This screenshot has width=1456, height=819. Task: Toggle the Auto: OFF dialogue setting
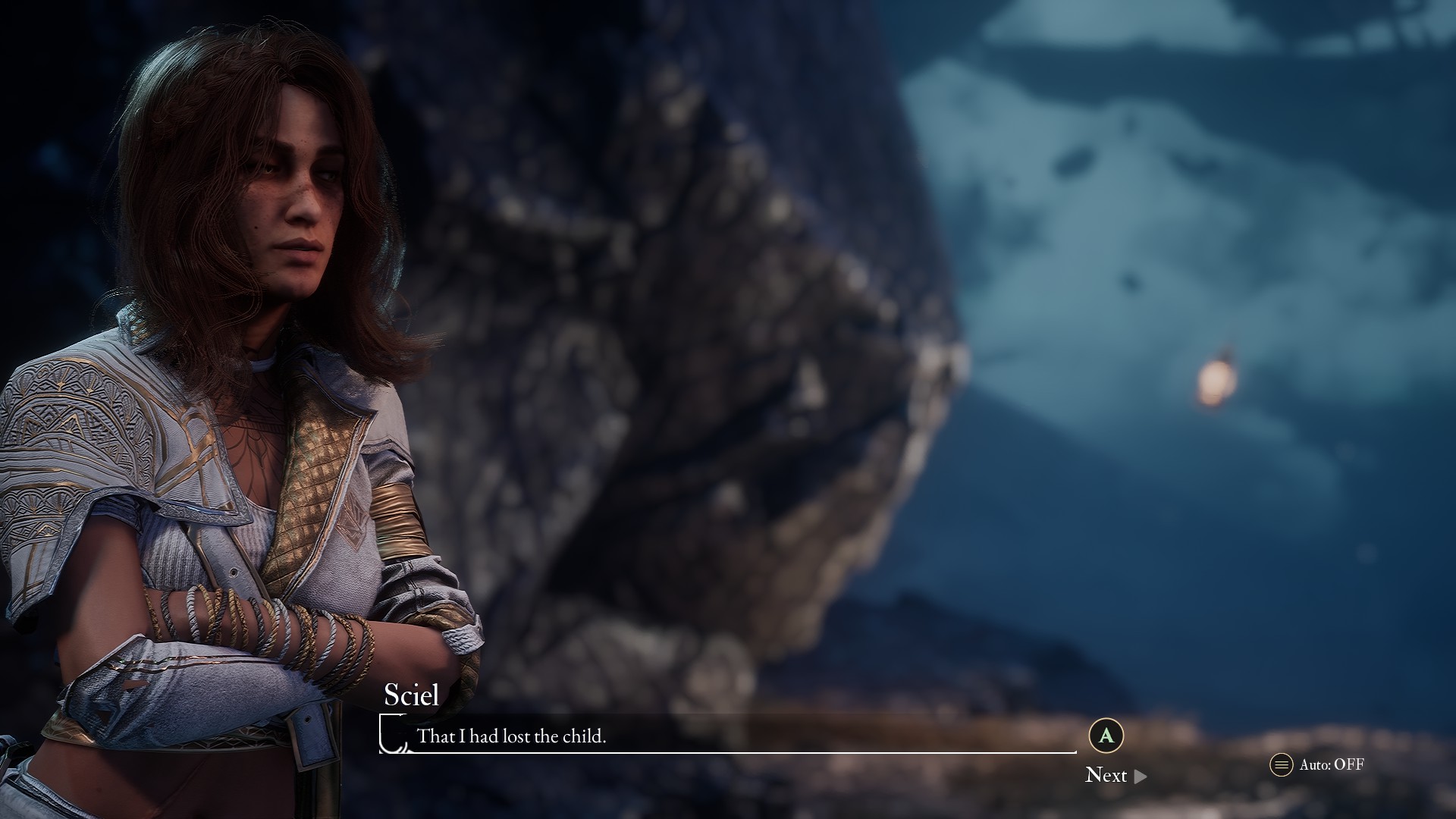coord(1318,764)
